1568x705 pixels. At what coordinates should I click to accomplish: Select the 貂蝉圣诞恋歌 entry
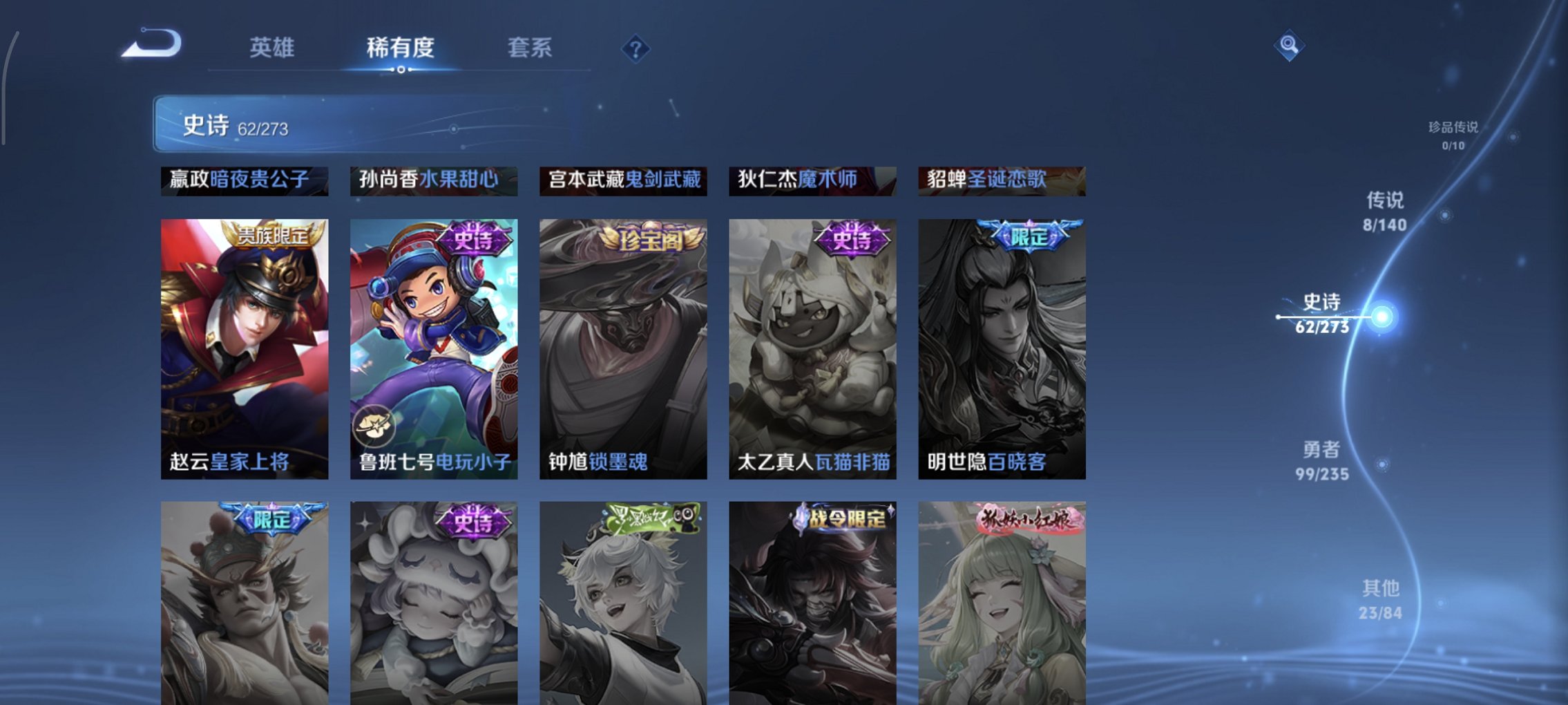pyautogui.click(x=997, y=181)
